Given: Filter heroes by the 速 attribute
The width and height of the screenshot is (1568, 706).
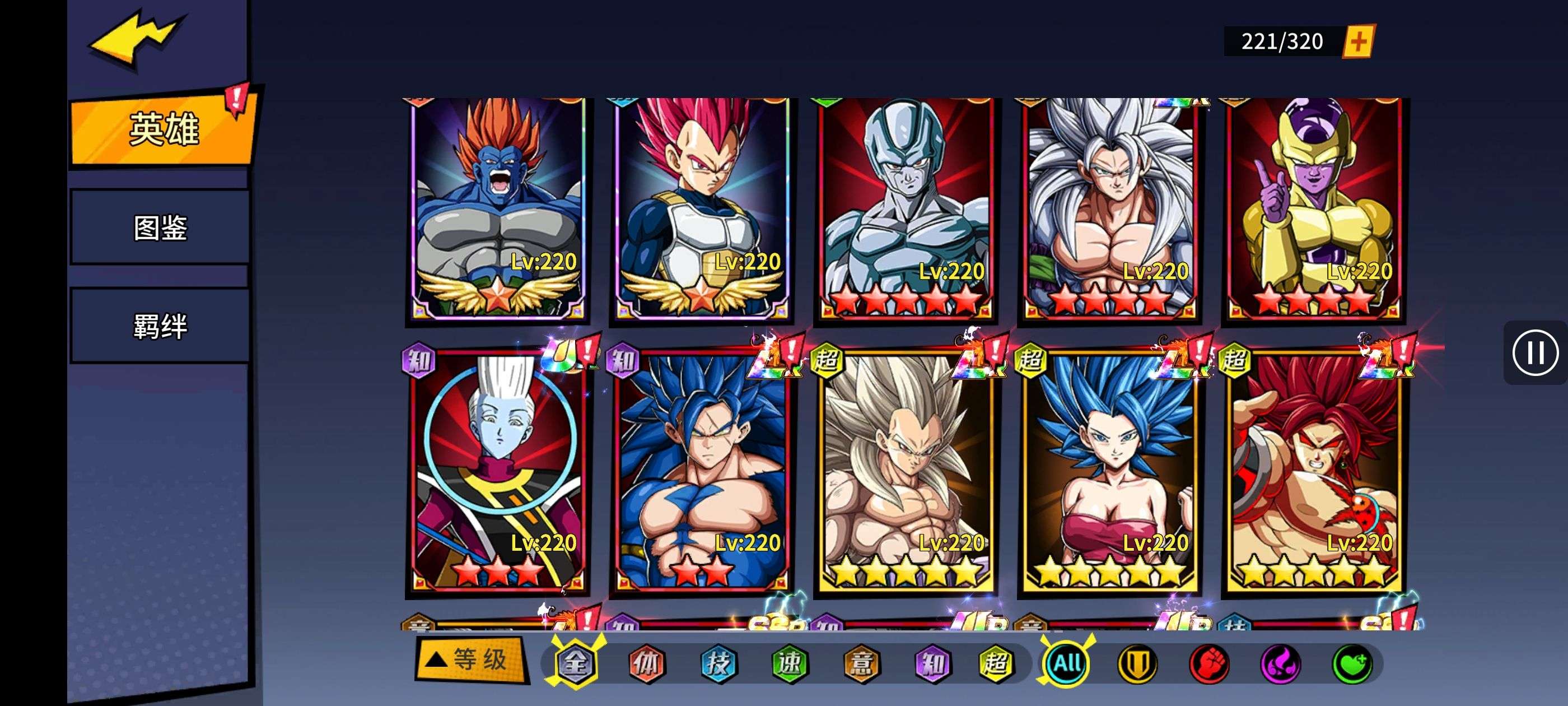Looking at the screenshot, I should pyautogui.click(x=790, y=663).
